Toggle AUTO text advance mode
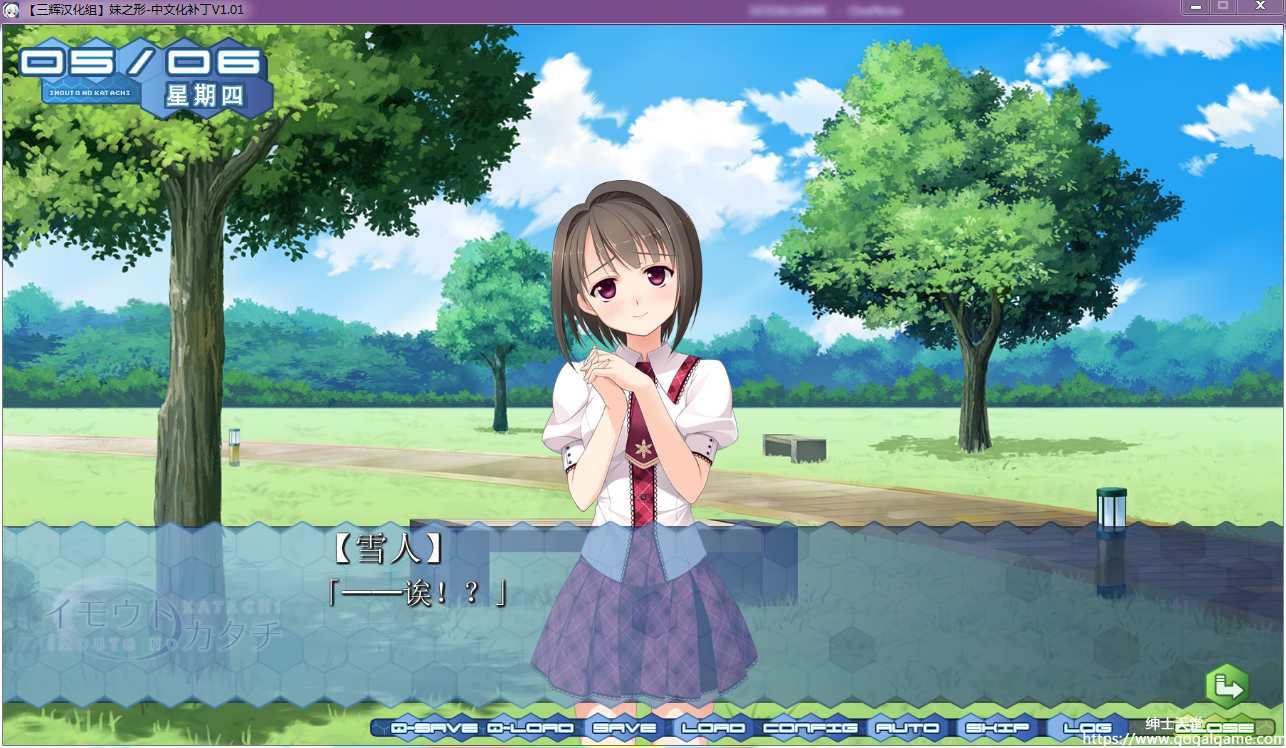 pyautogui.click(x=907, y=728)
